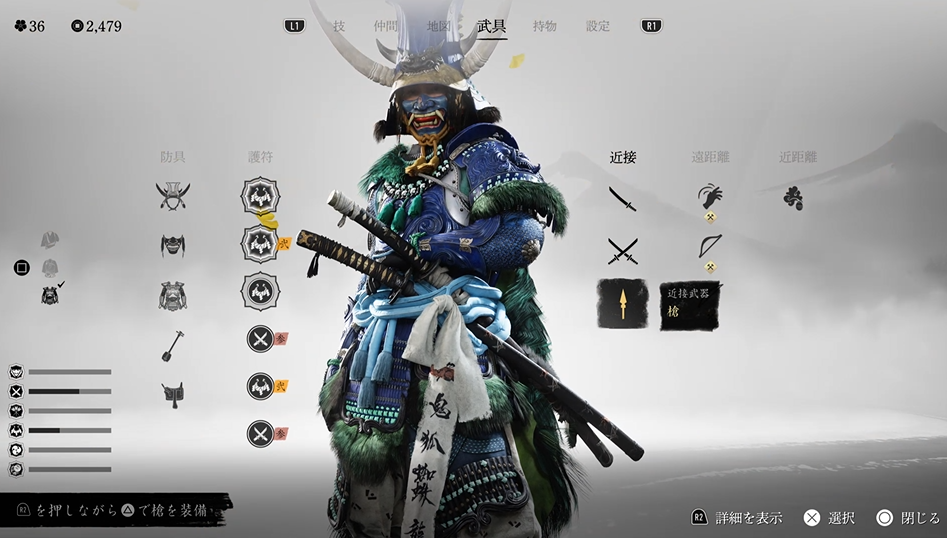Click the highlighted spear weapon slot
Viewport: 947px width, 538px height.
click(623, 304)
